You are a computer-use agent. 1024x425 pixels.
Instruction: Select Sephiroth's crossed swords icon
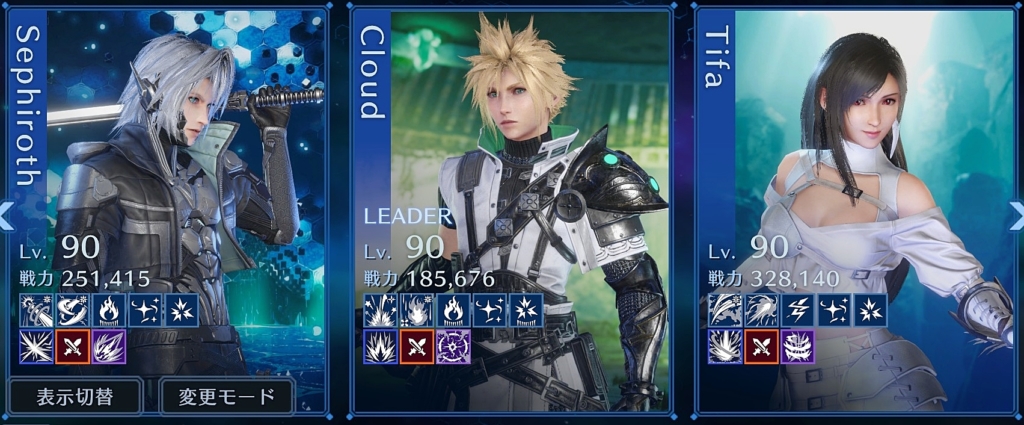coord(71,347)
